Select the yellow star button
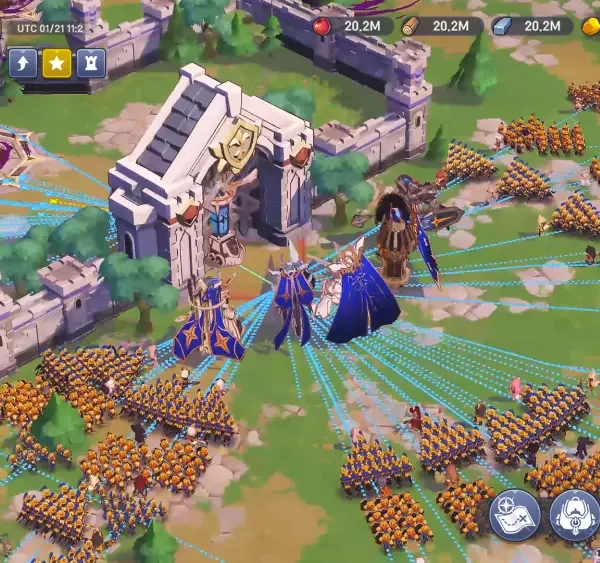The width and height of the screenshot is (600, 563). coord(57,64)
